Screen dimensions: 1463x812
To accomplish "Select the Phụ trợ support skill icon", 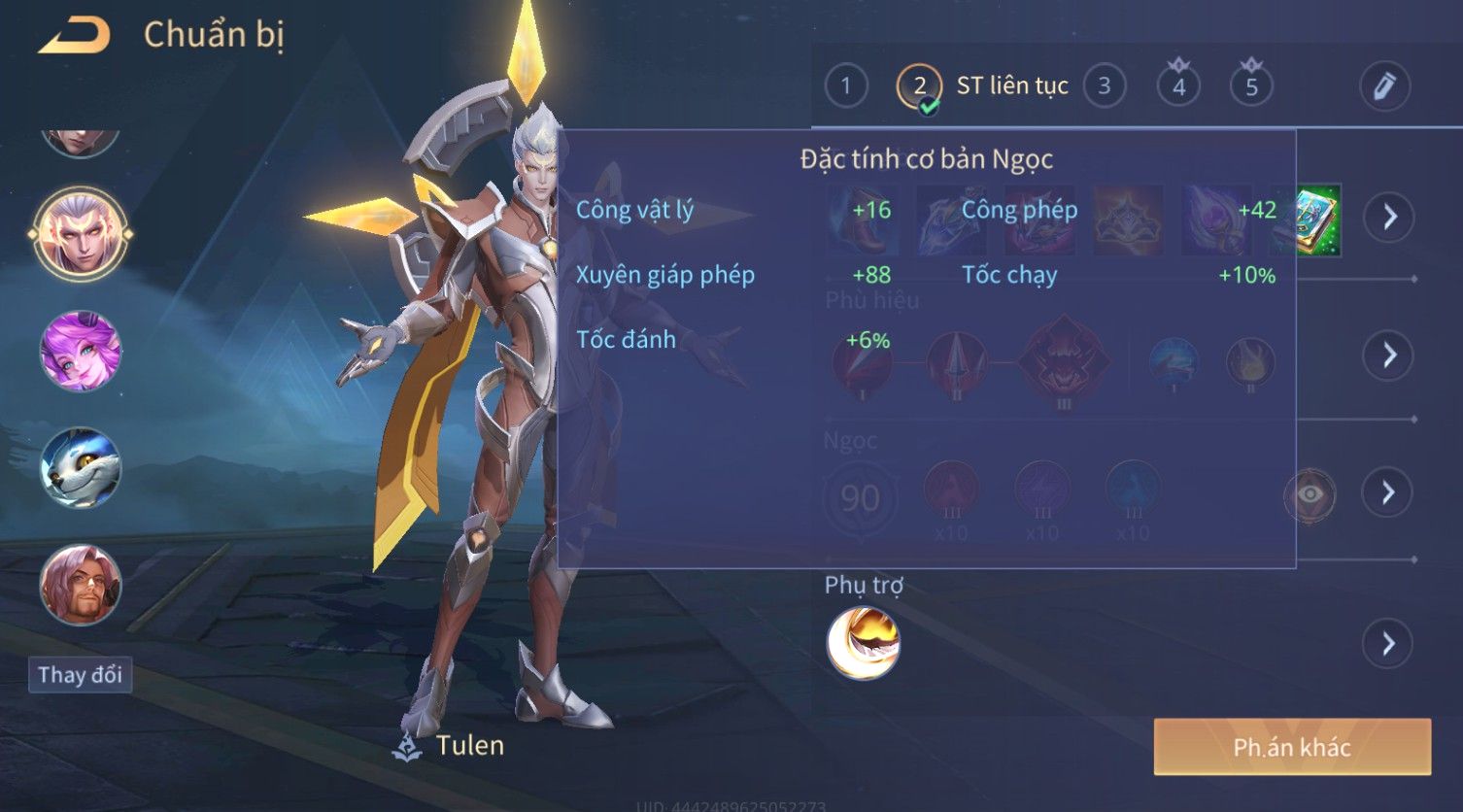I will [x=863, y=642].
